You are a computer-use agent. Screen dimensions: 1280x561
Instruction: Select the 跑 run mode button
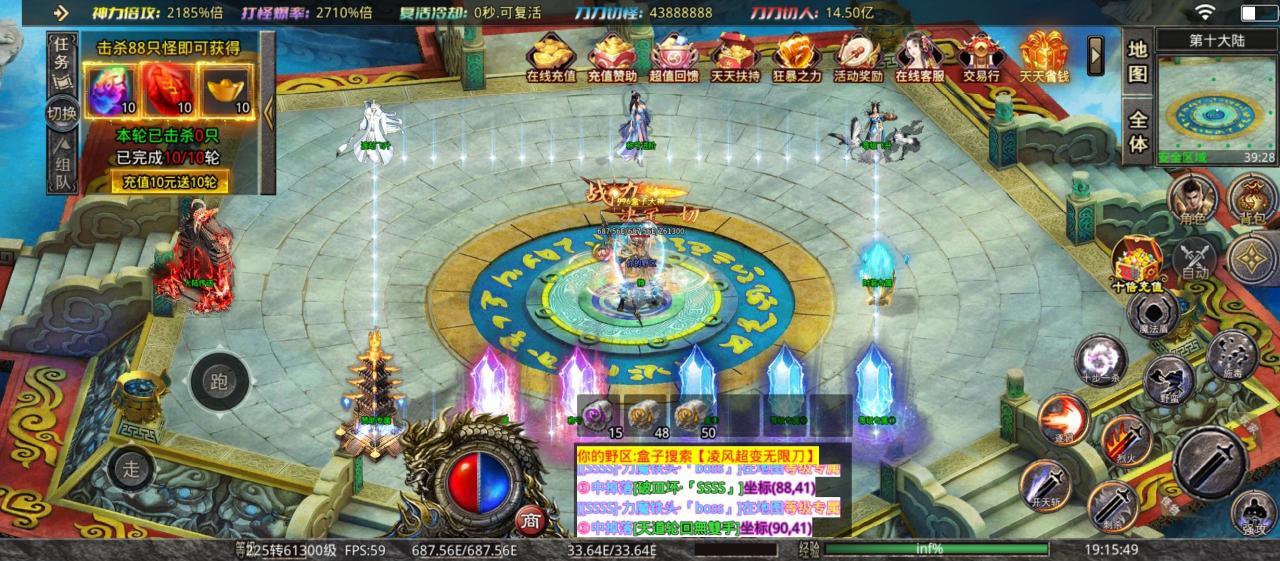[x=218, y=380]
